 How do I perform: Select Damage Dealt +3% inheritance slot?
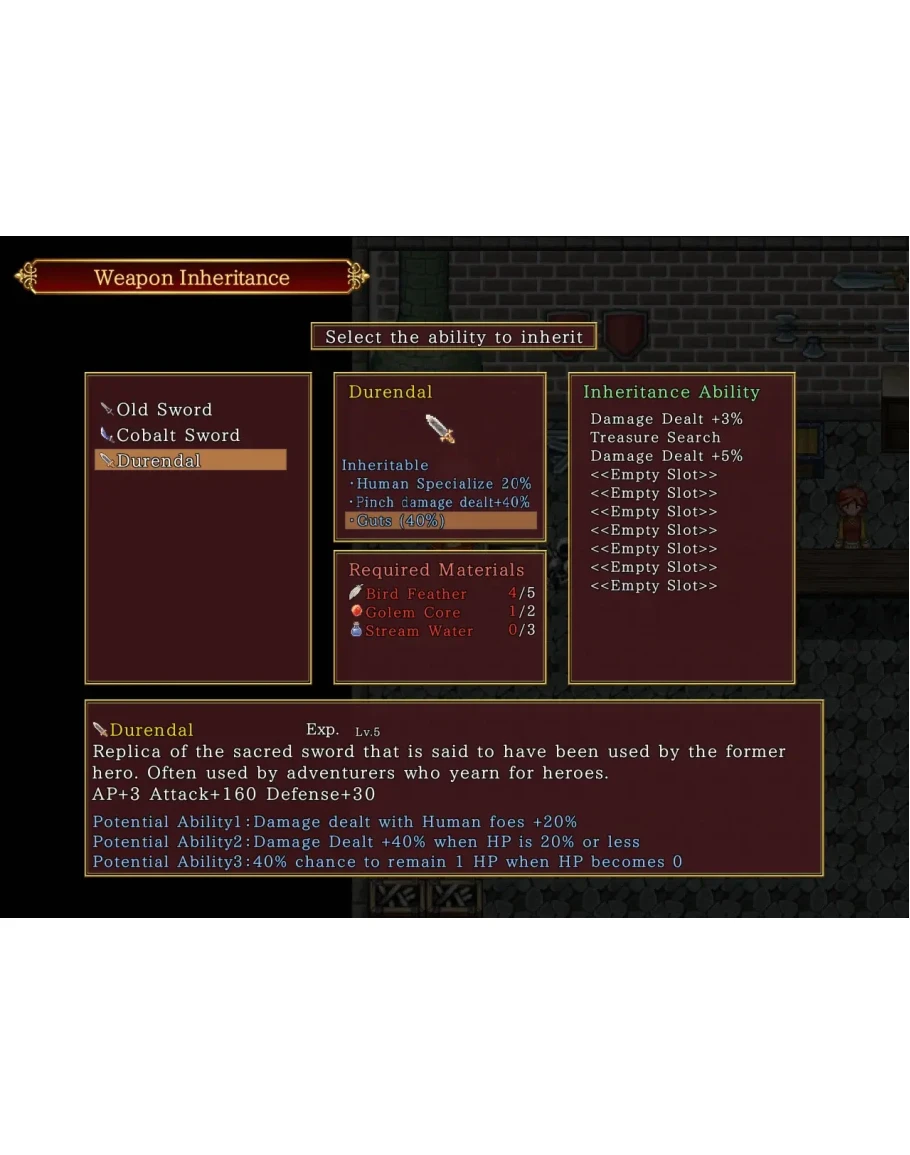tap(666, 419)
